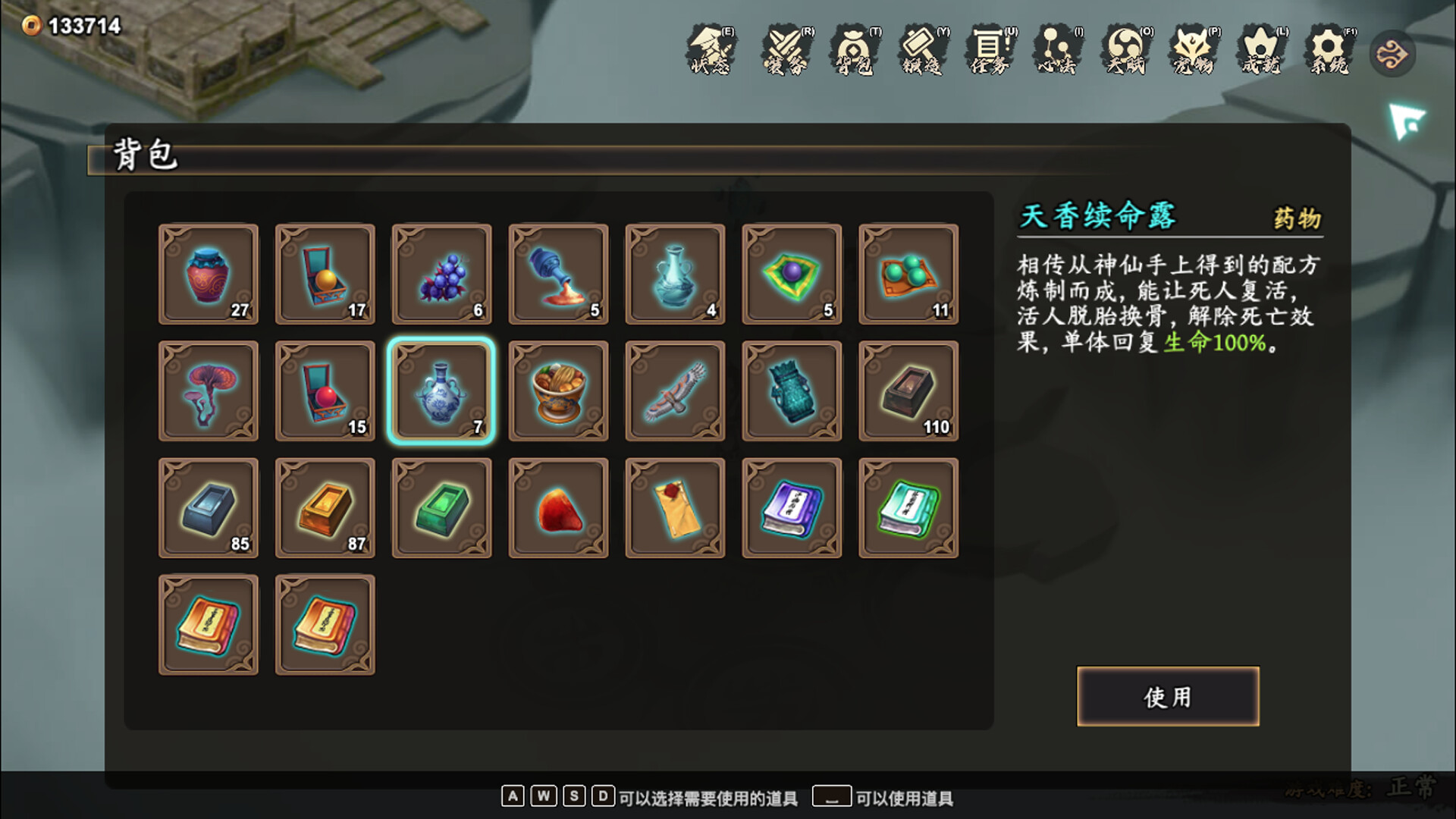
Task: Open the 任务 quest log
Action: click(988, 53)
